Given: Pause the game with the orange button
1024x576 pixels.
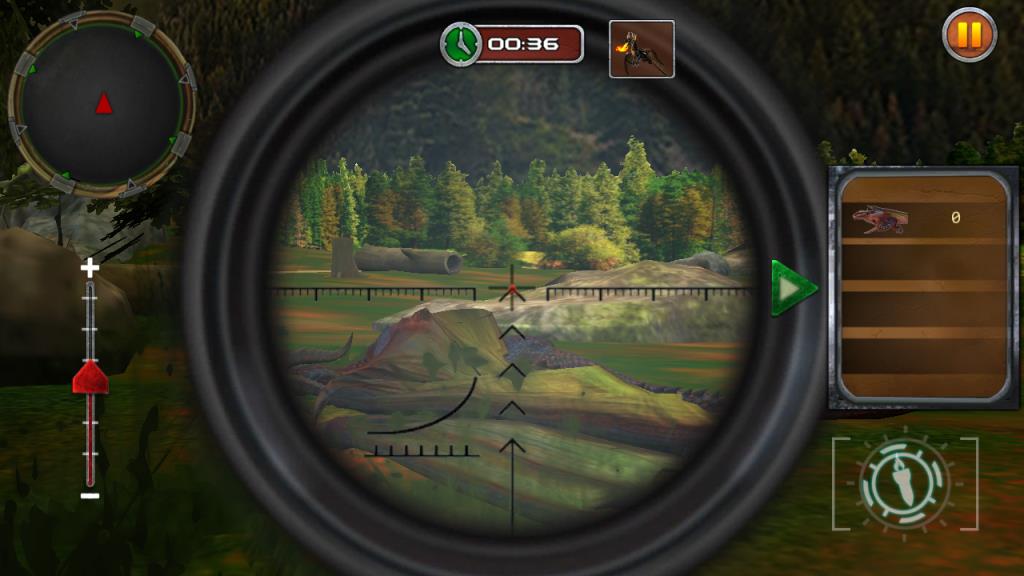Looking at the screenshot, I should click(x=969, y=35).
